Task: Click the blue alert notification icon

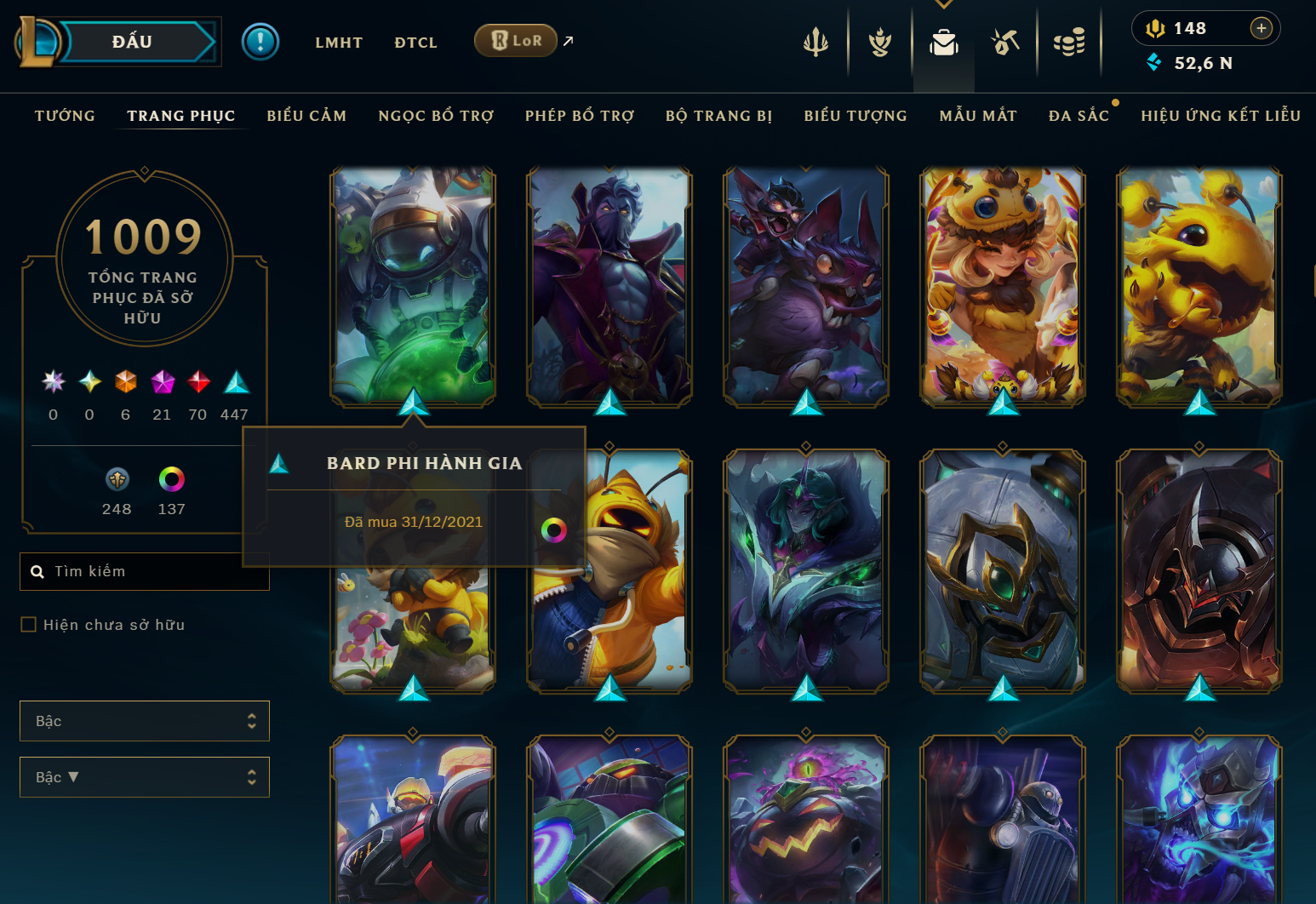Action: click(x=260, y=41)
